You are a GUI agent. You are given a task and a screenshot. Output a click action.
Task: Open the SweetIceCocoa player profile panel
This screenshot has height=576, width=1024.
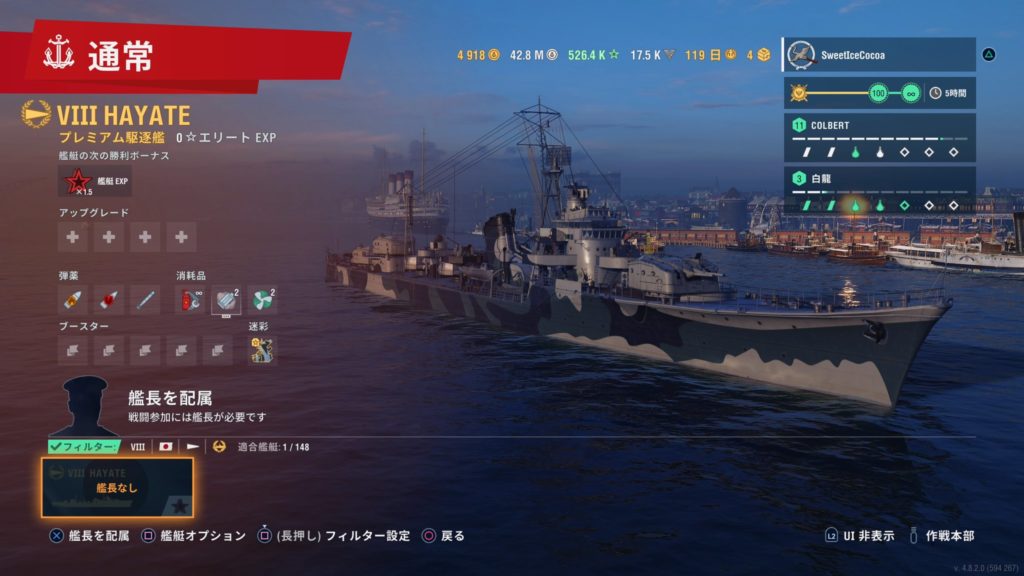click(877, 55)
